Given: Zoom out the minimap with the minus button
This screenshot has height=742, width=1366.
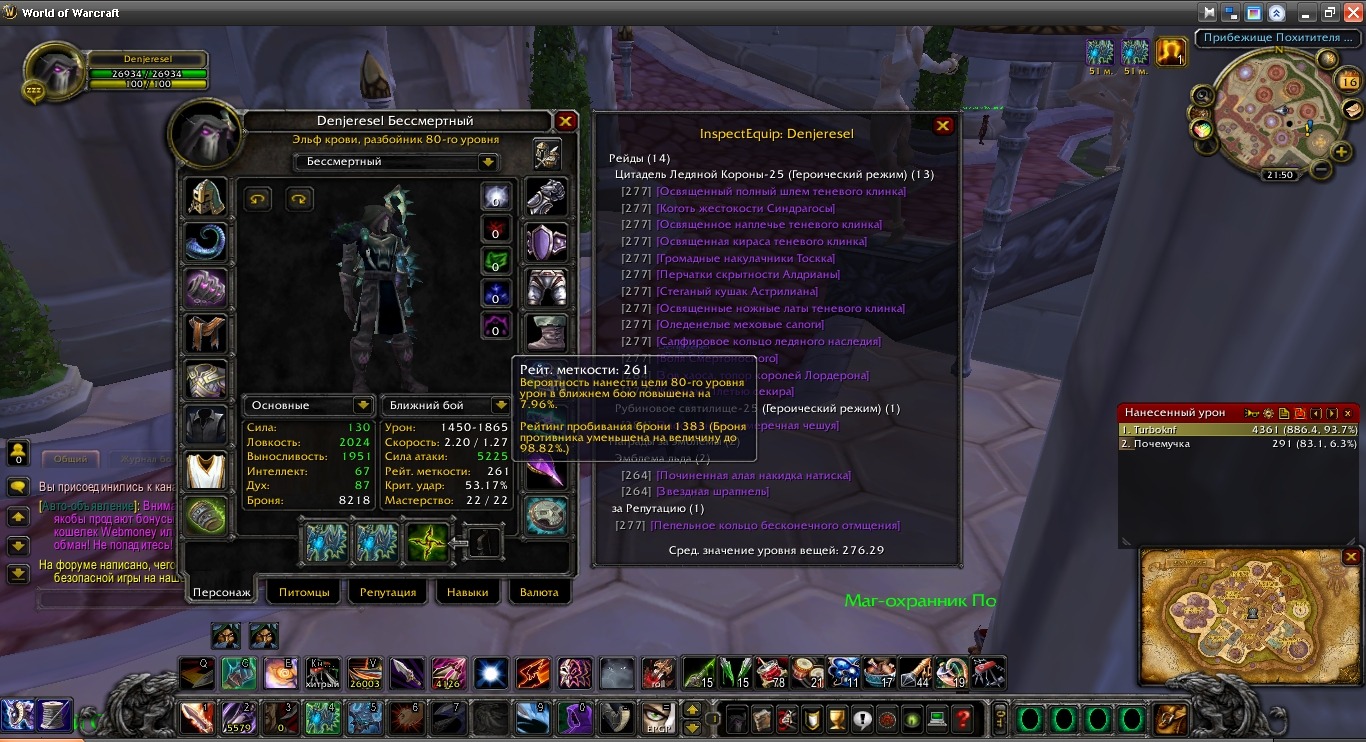Looking at the screenshot, I should (1322, 169).
